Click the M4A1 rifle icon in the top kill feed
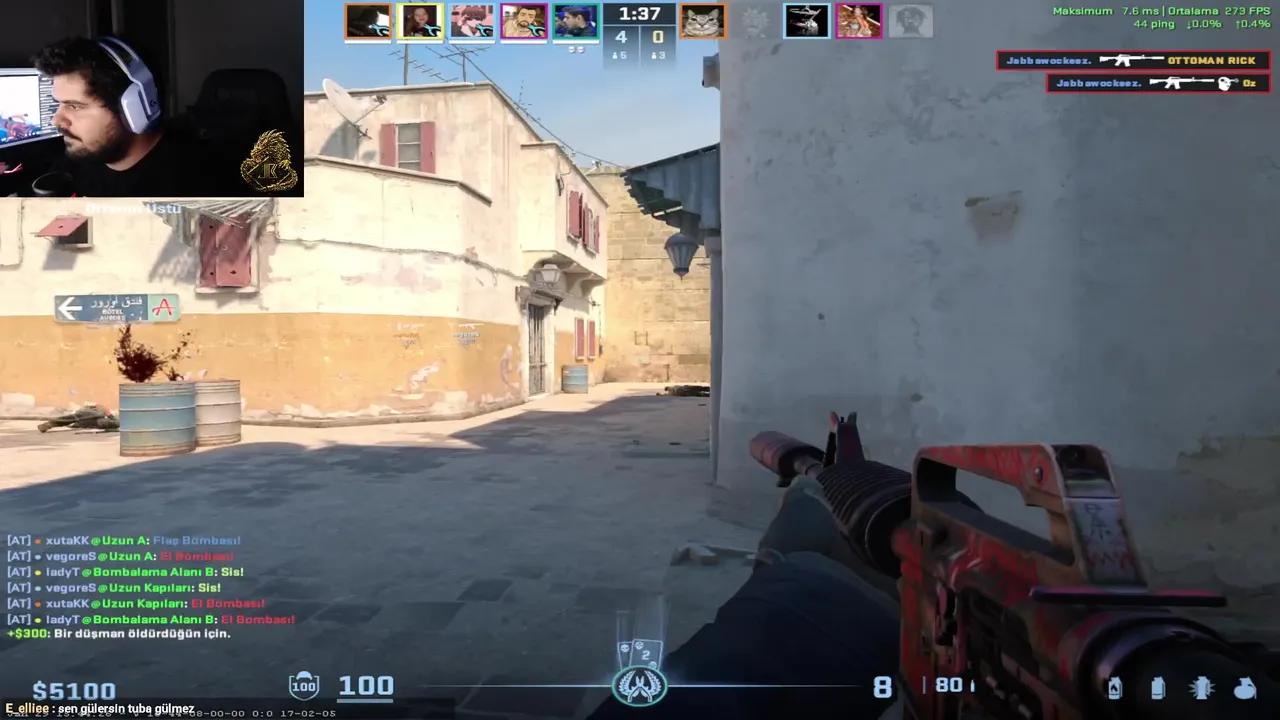The image size is (1280, 720). pyautogui.click(x=1133, y=59)
